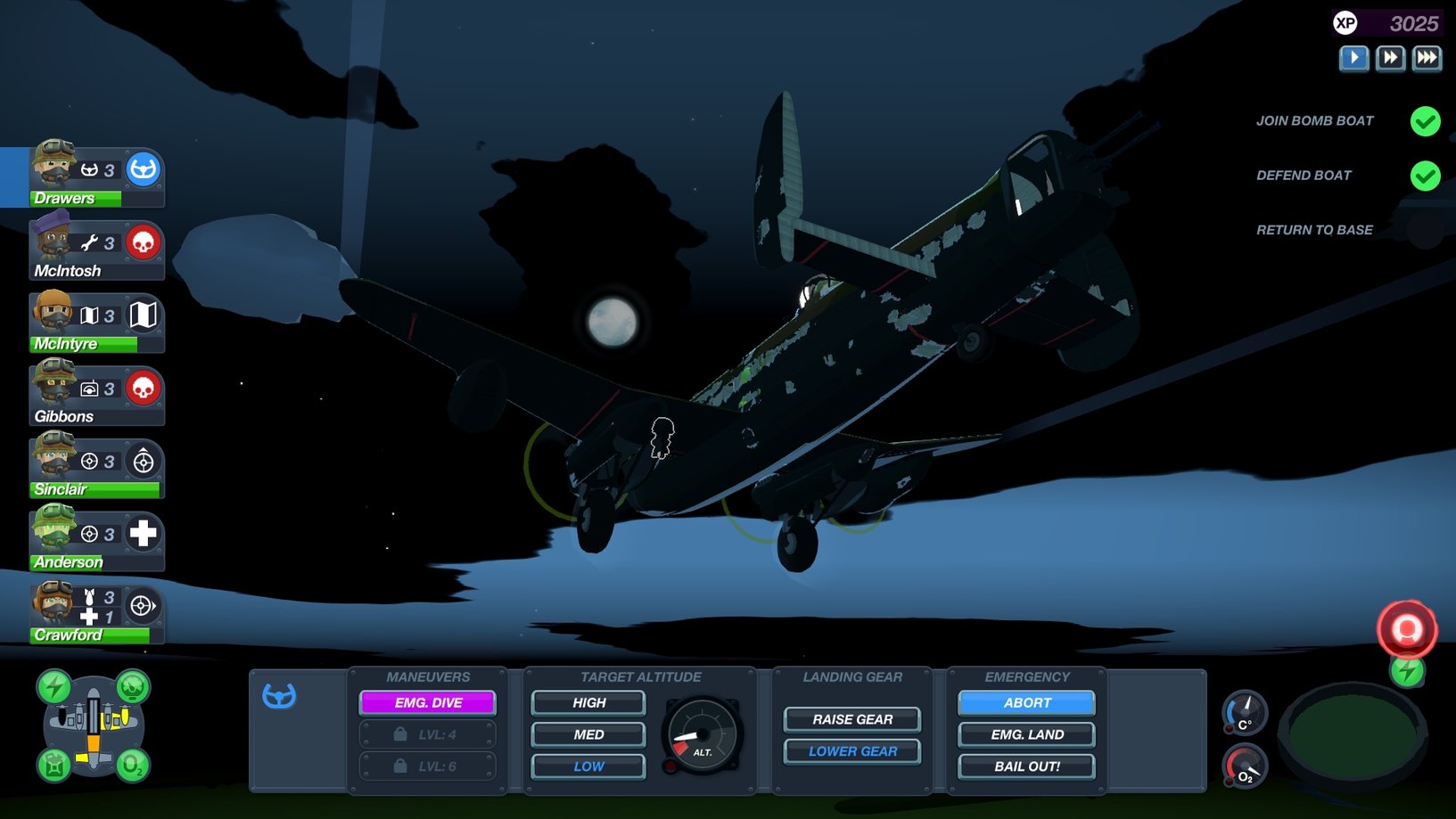
Task: Set game speed to normal play
Action: (1353, 59)
